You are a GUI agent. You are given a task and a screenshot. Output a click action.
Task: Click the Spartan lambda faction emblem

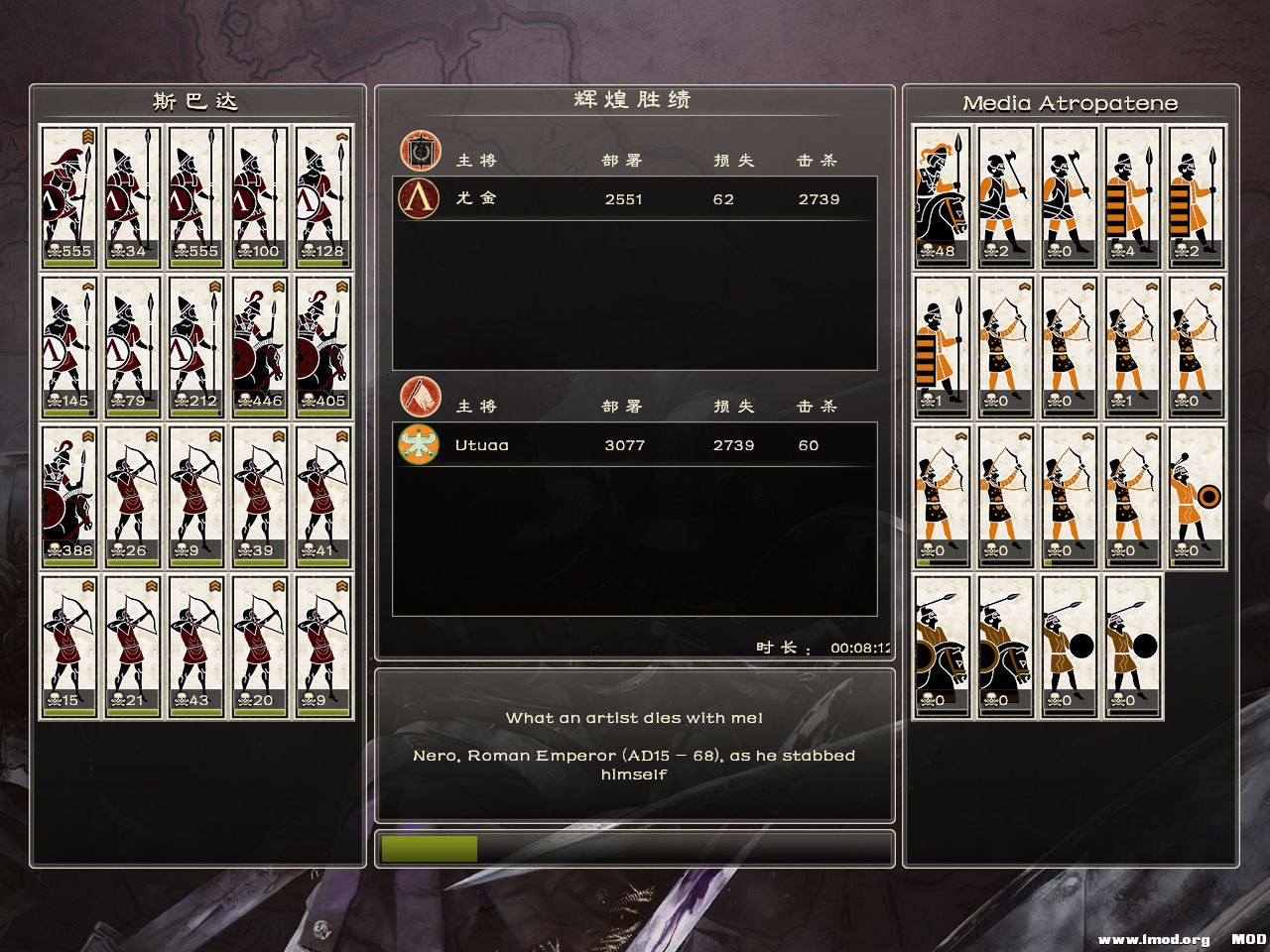(419, 198)
